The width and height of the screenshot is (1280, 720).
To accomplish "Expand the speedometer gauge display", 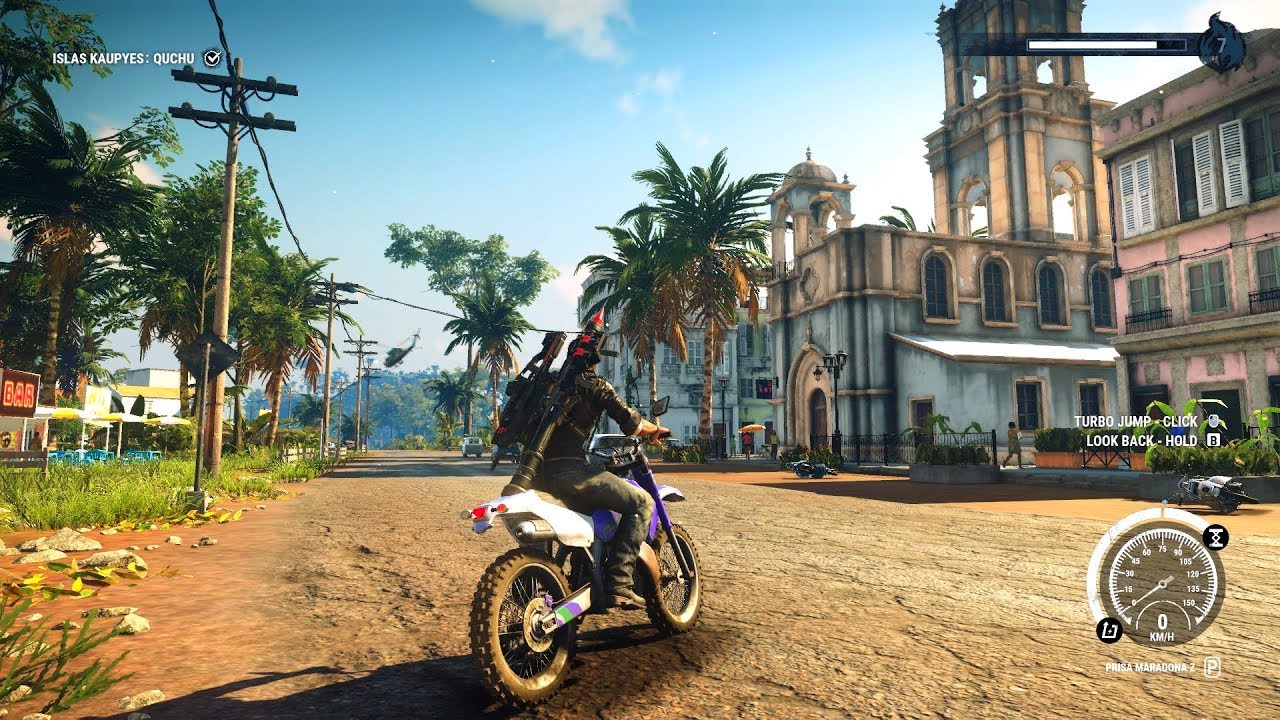I will (x=1164, y=585).
